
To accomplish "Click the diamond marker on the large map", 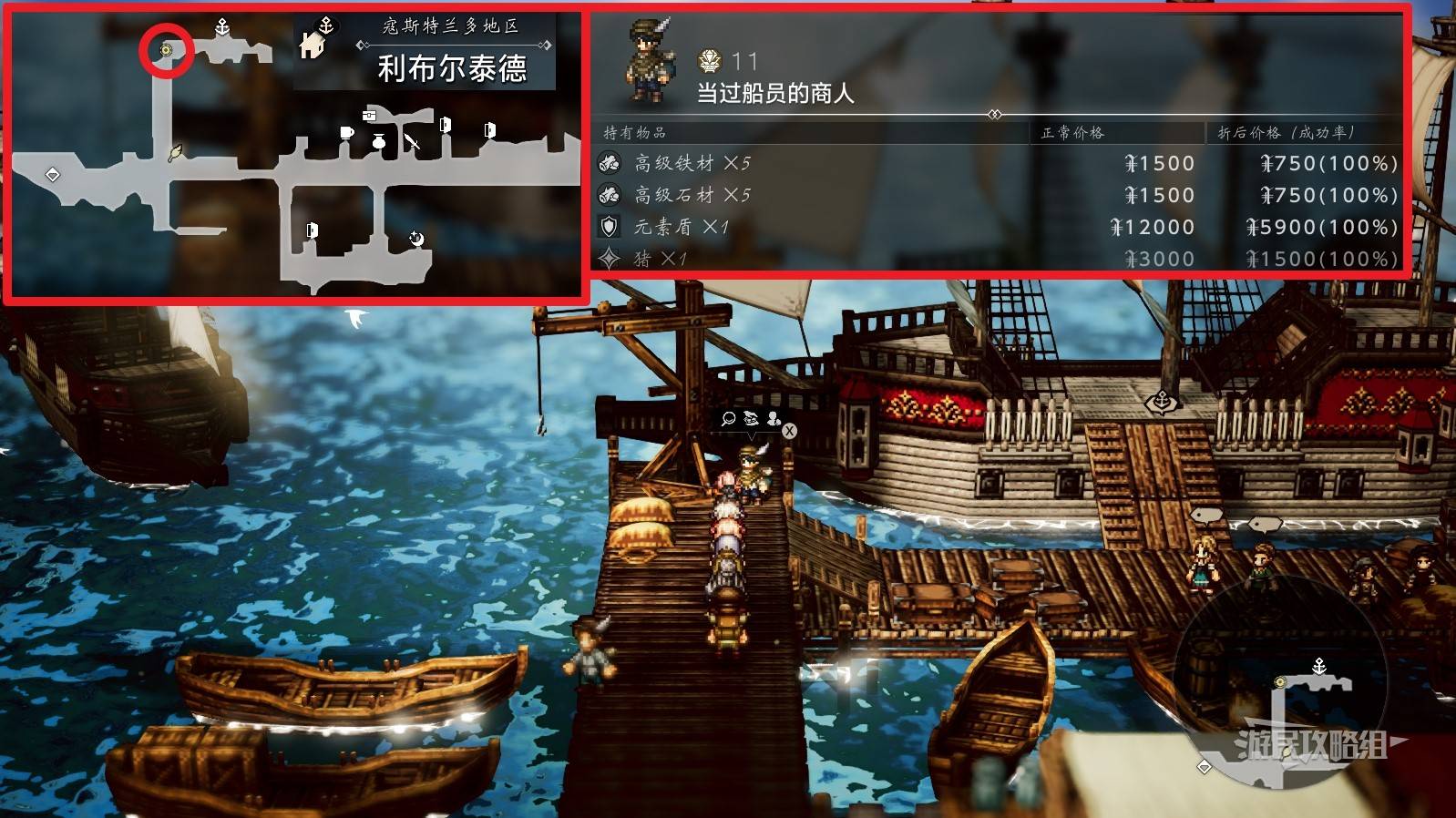I will point(53,174).
